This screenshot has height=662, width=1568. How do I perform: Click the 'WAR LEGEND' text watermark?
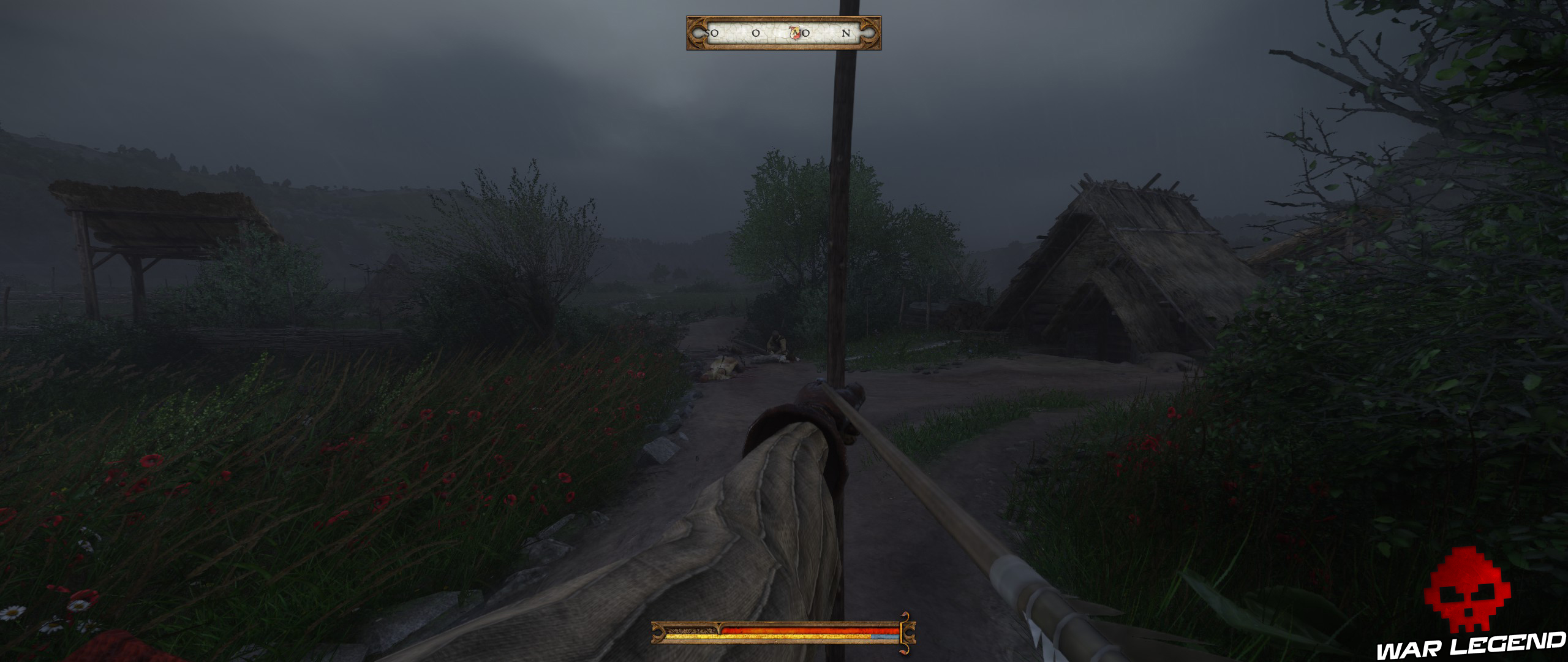1470,645
